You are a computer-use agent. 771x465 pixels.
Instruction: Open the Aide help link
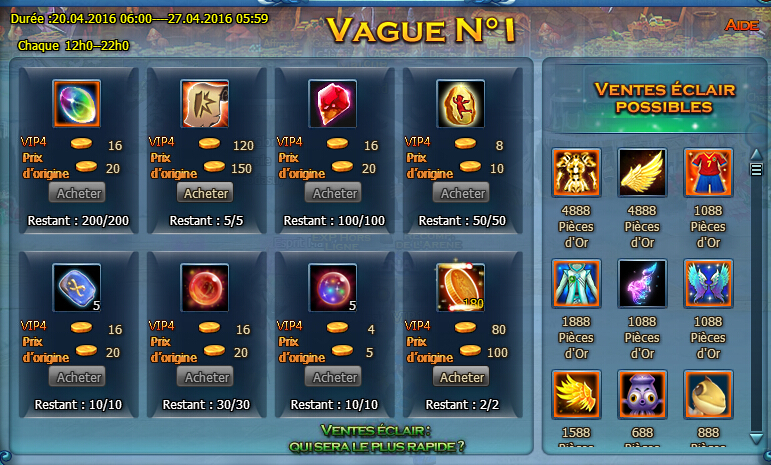[743, 24]
